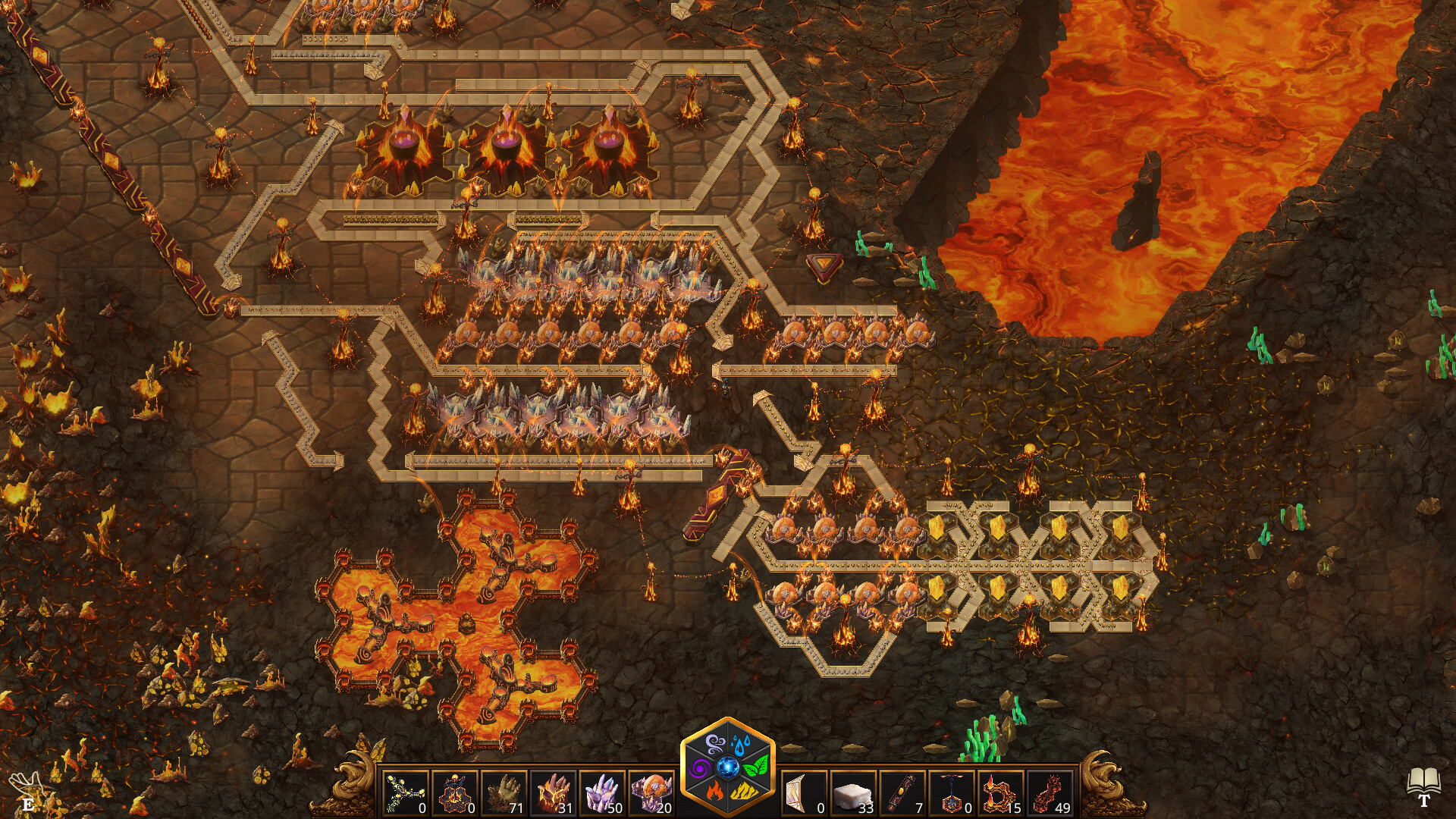This screenshot has width=1456, height=819.
Task: Select the wind swirl element on the hex wheel
Action: tap(714, 743)
